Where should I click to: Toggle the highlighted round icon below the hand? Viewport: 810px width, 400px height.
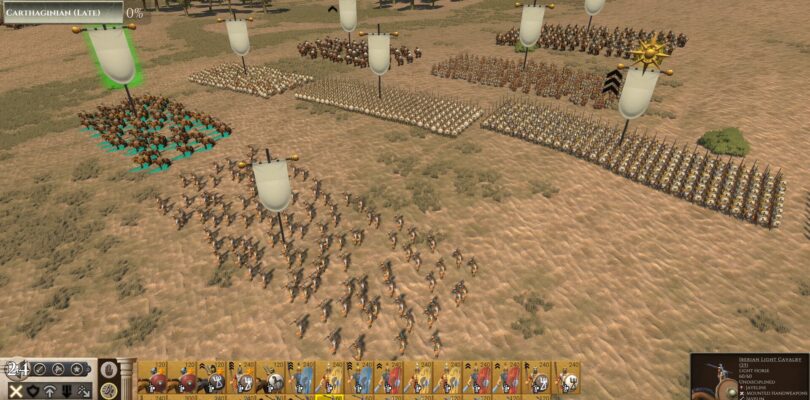[x=108, y=391]
